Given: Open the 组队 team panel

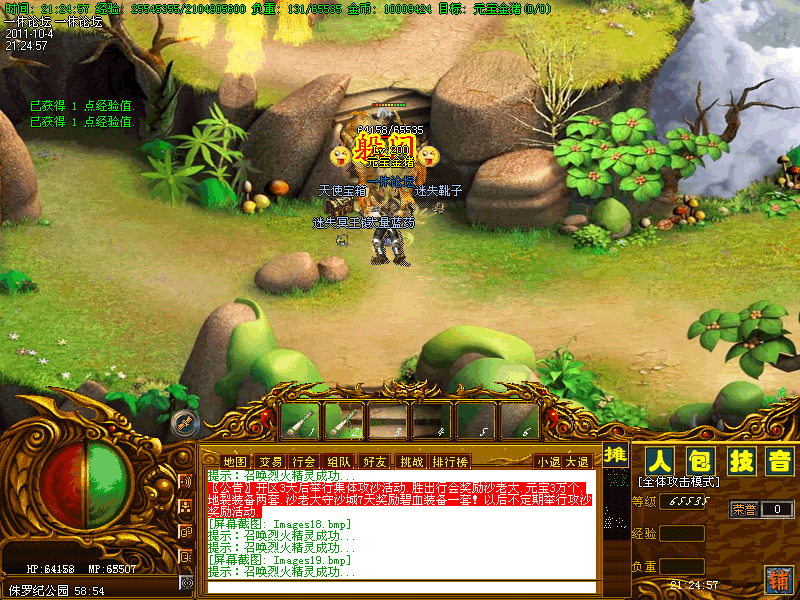Looking at the screenshot, I should (339, 461).
